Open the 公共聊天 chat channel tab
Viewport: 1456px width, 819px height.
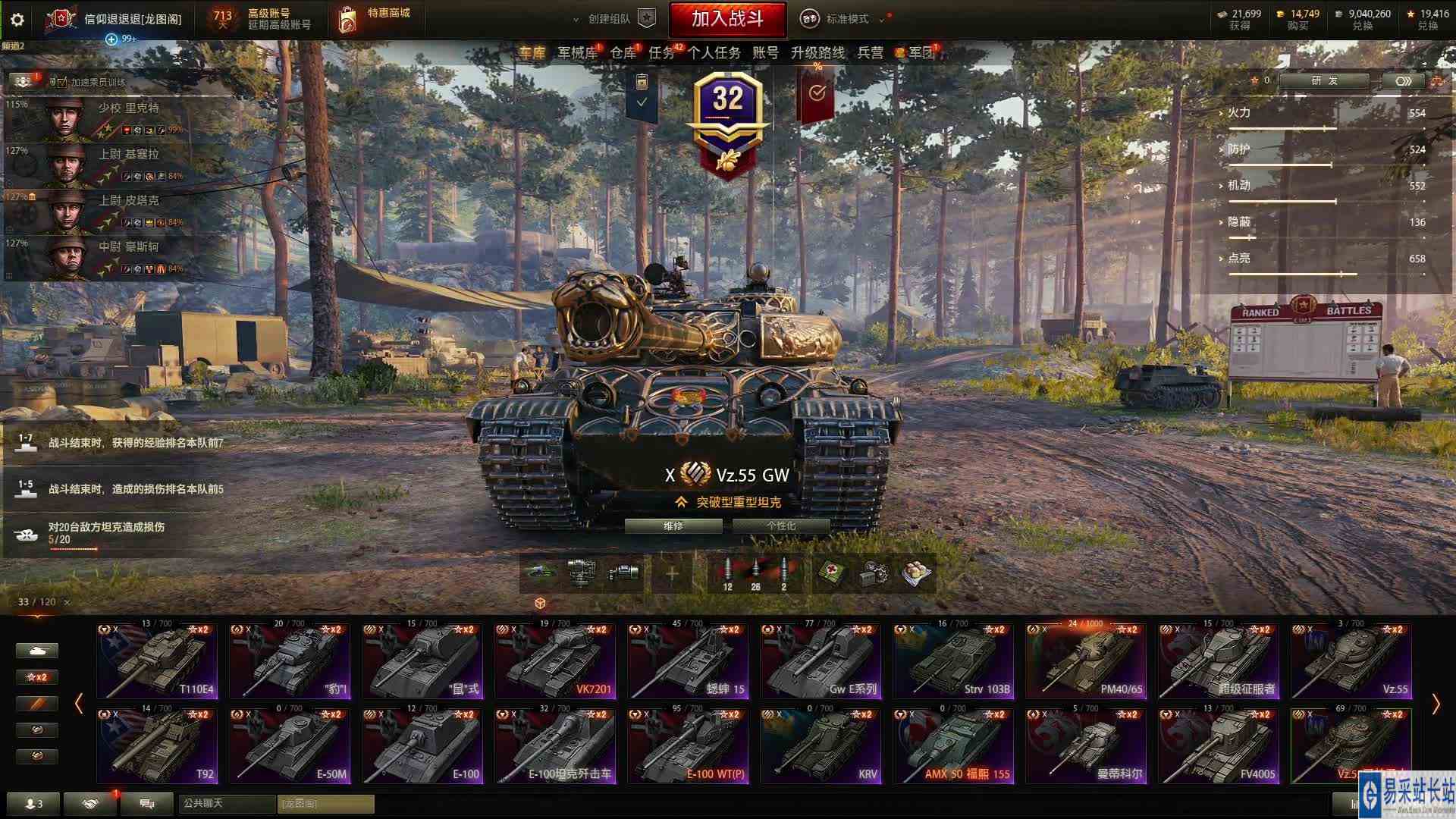226,803
